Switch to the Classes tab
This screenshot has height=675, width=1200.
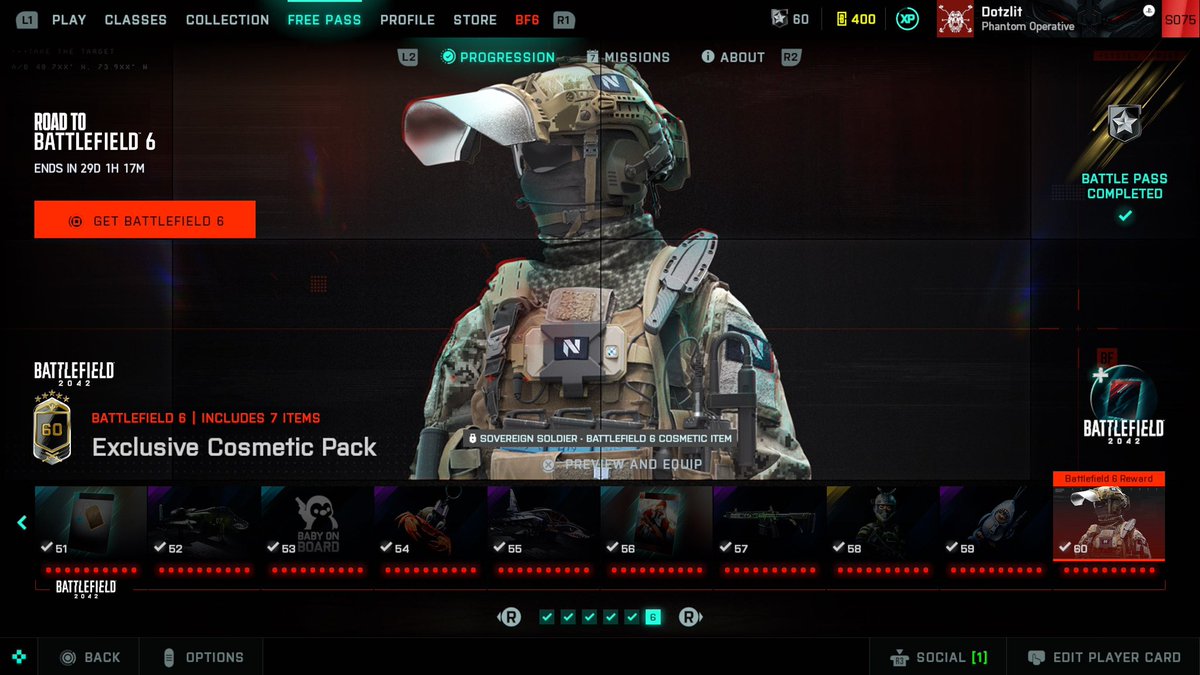[136, 19]
